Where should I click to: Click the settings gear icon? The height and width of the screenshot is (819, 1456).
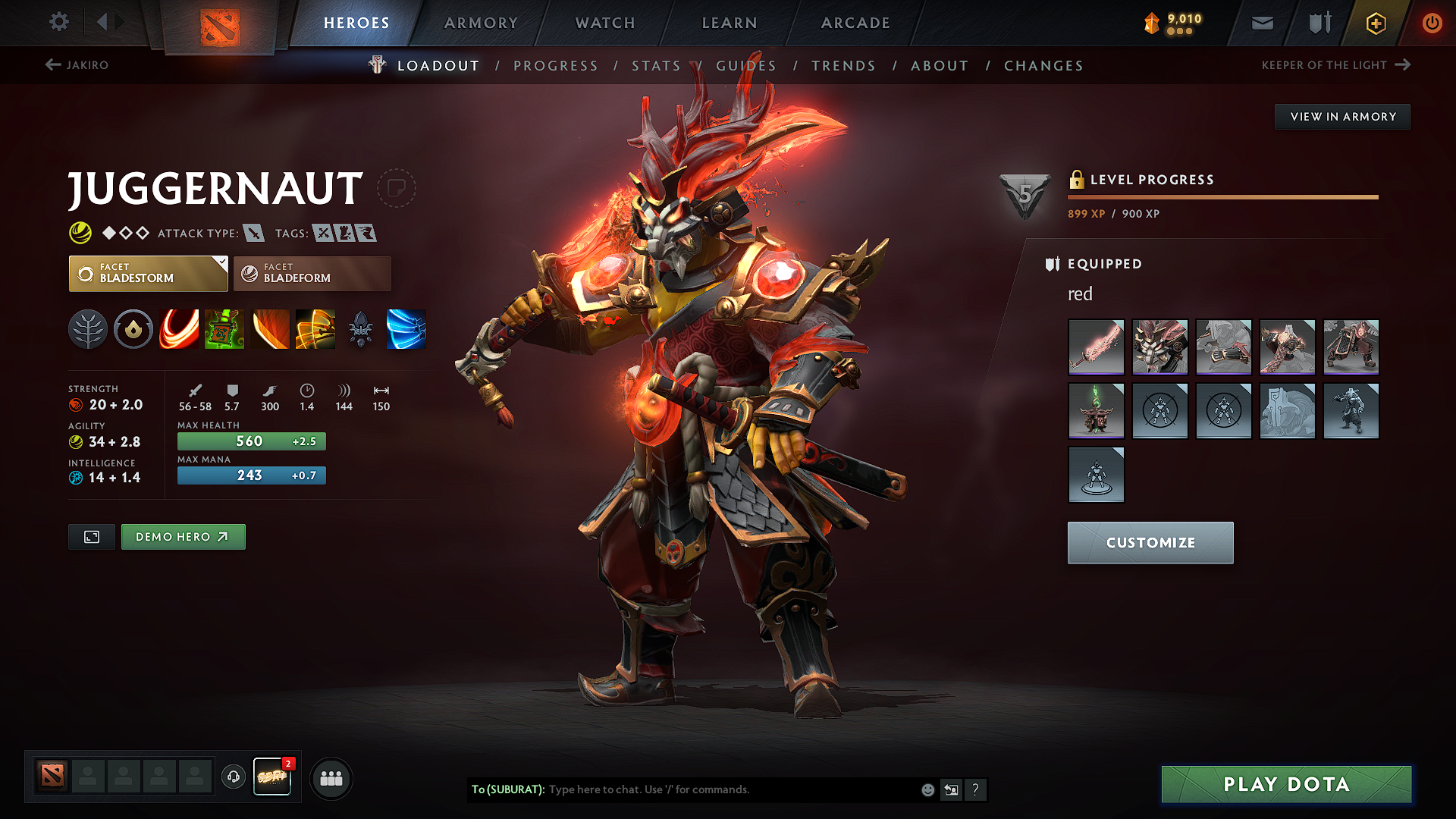click(x=58, y=22)
